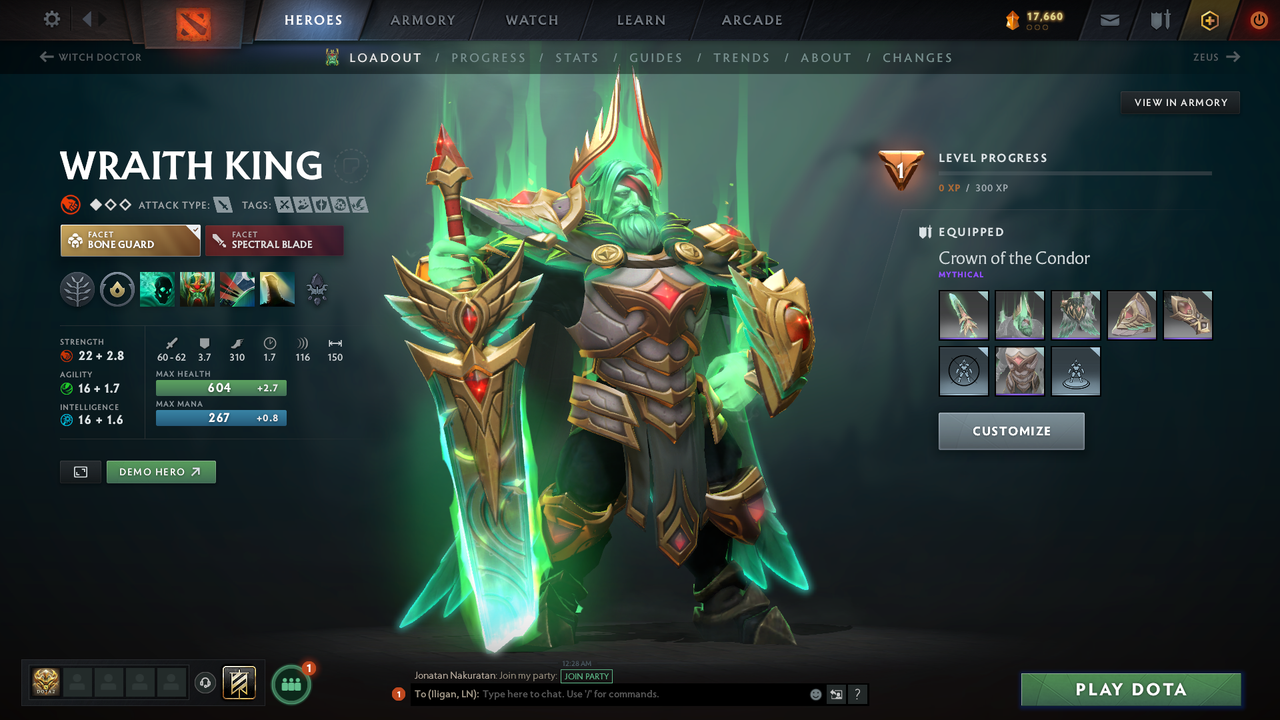Switch to the STATS tab
The width and height of the screenshot is (1280, 720).
coord(577,57)
